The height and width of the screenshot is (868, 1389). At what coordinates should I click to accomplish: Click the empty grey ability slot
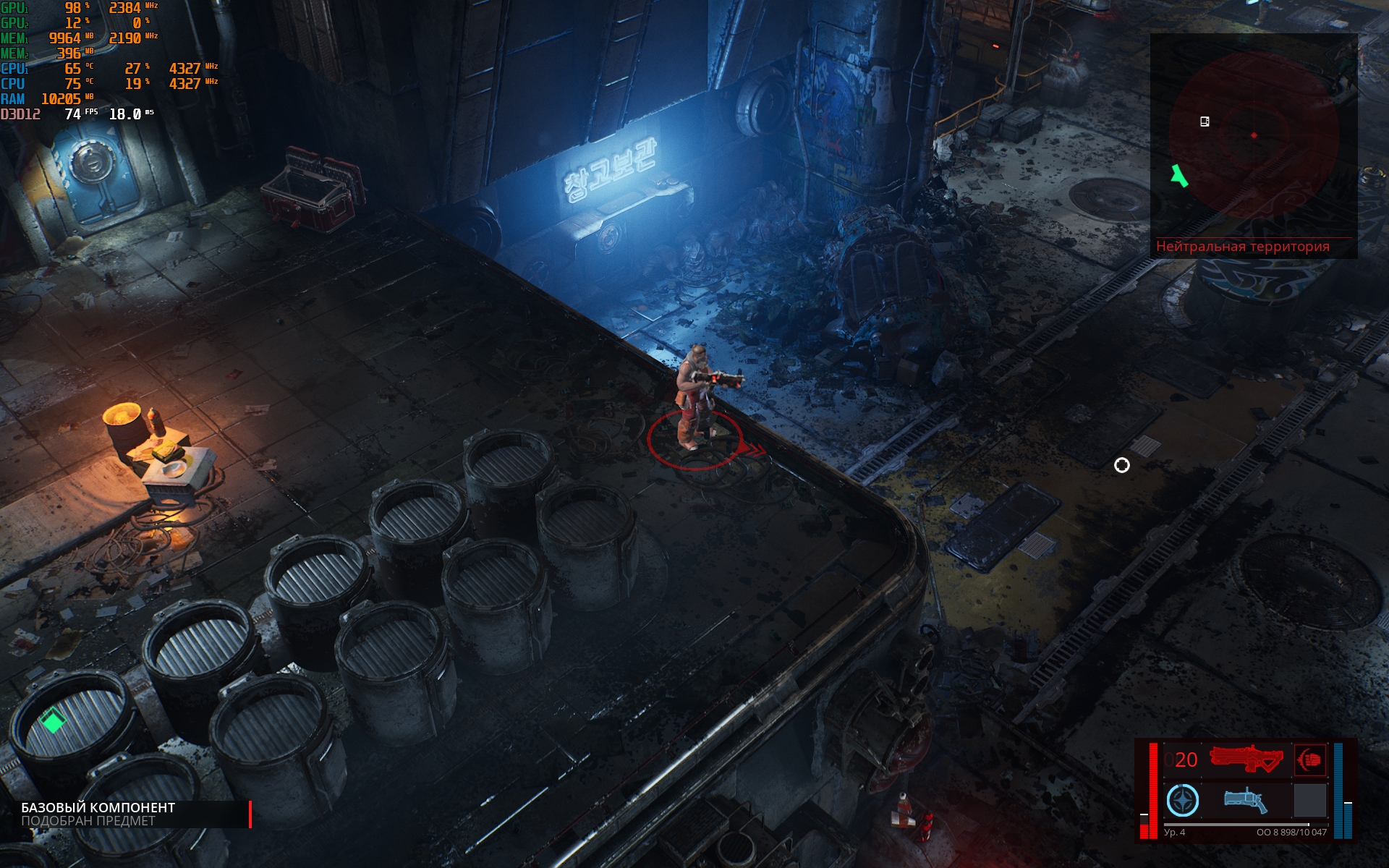point(1309,801)
